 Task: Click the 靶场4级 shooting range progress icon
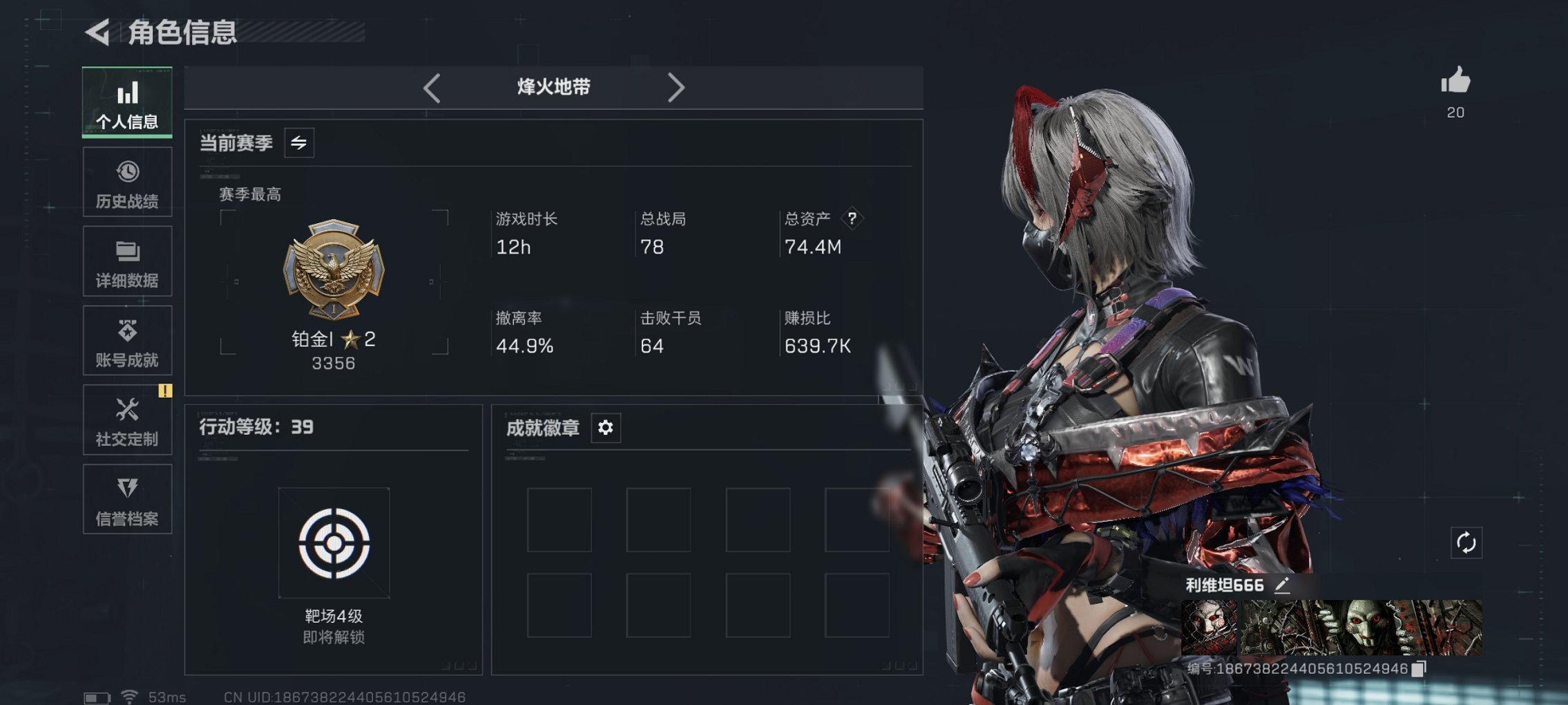(334, 543)
